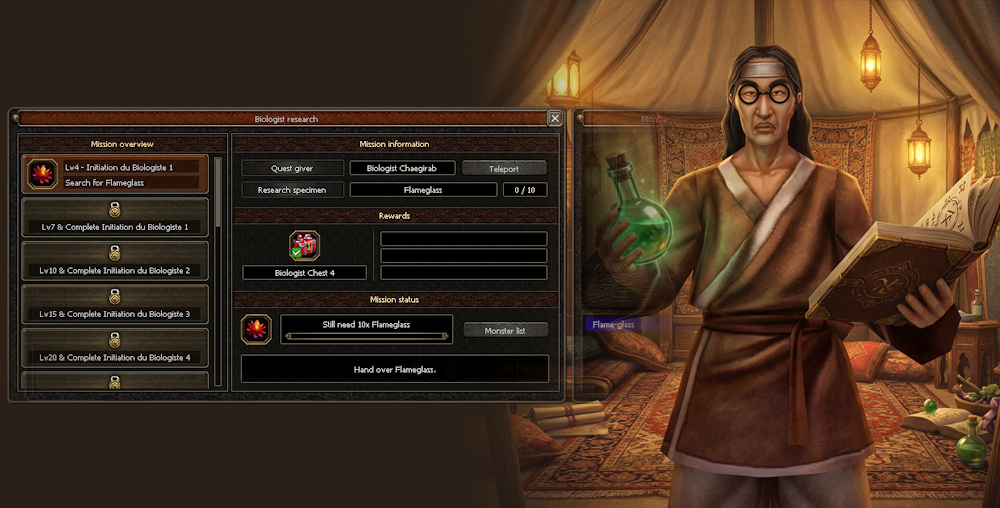Click the Flameglass icon in Mission status
The height and width of the screenshot is (508, 1000).
coord(257,329)
